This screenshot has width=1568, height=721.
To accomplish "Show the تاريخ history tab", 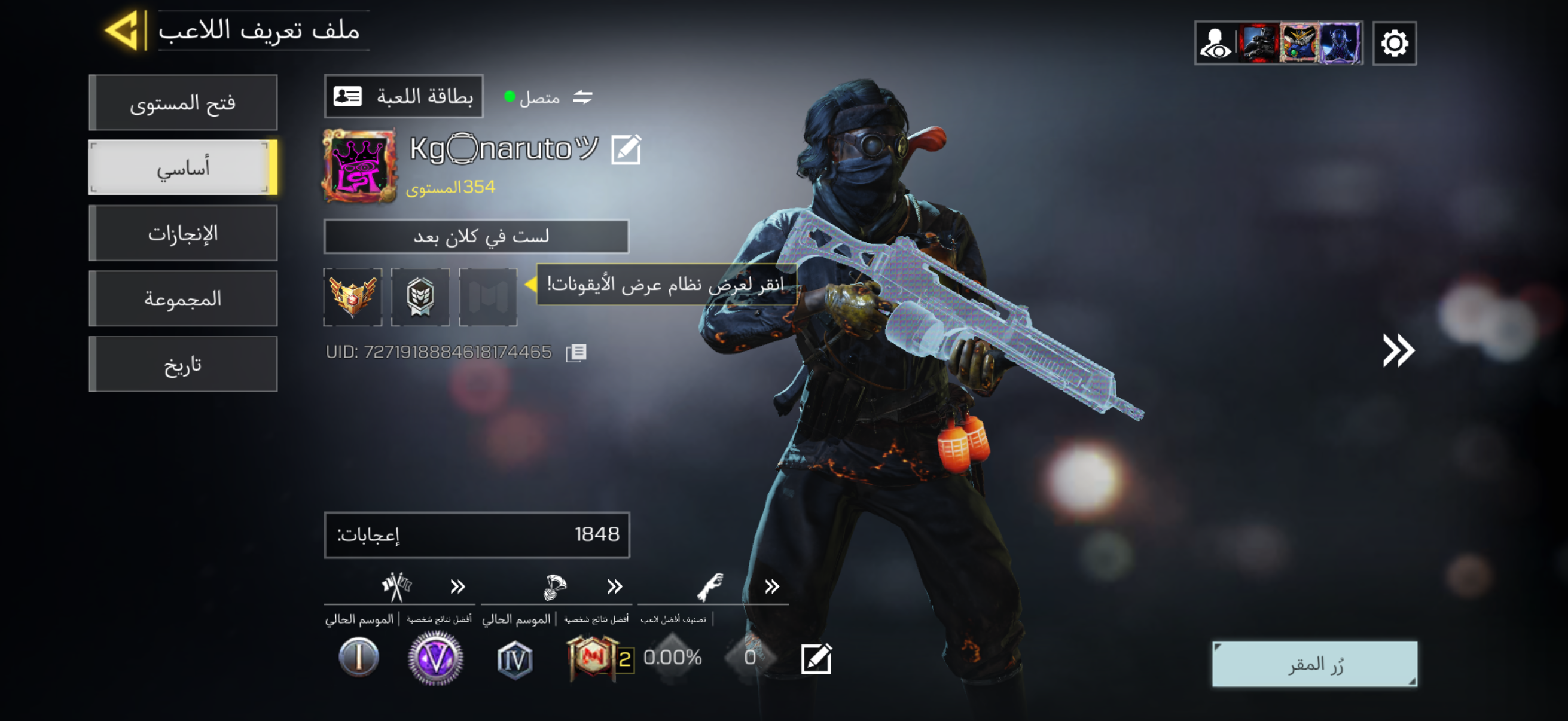I will pos(183,365).
